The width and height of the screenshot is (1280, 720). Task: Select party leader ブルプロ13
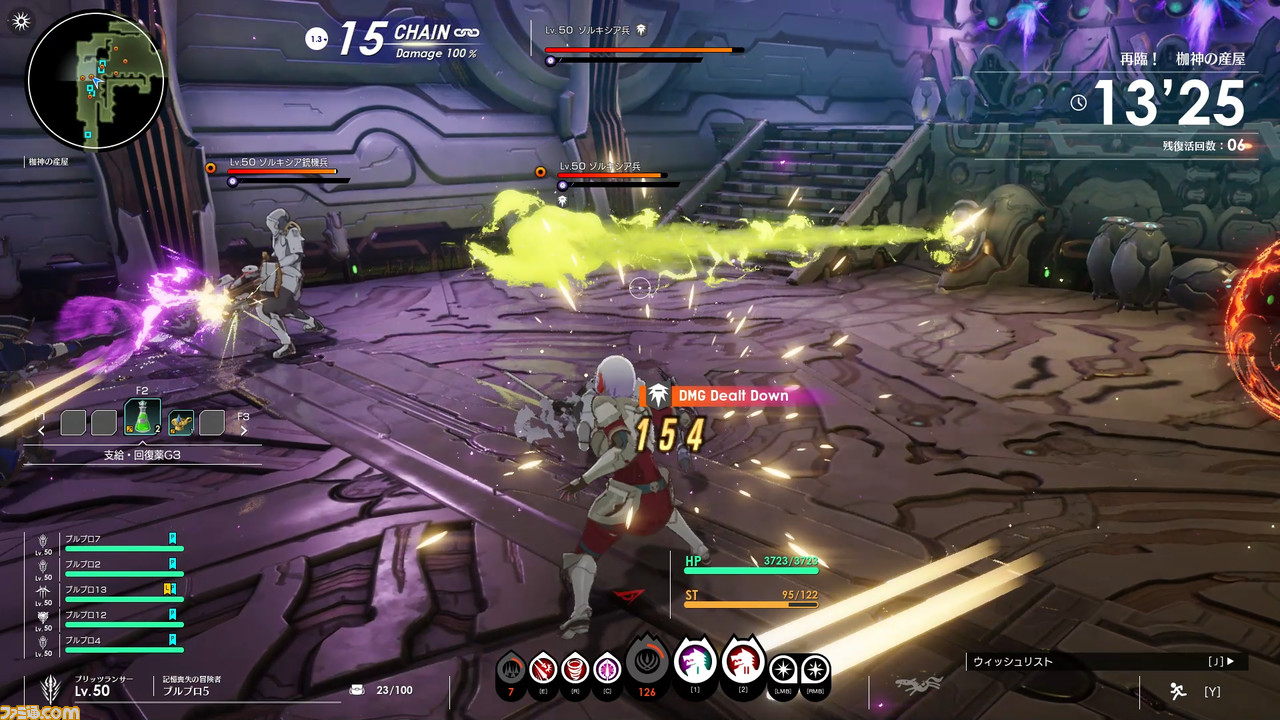[x=110, y=594]
